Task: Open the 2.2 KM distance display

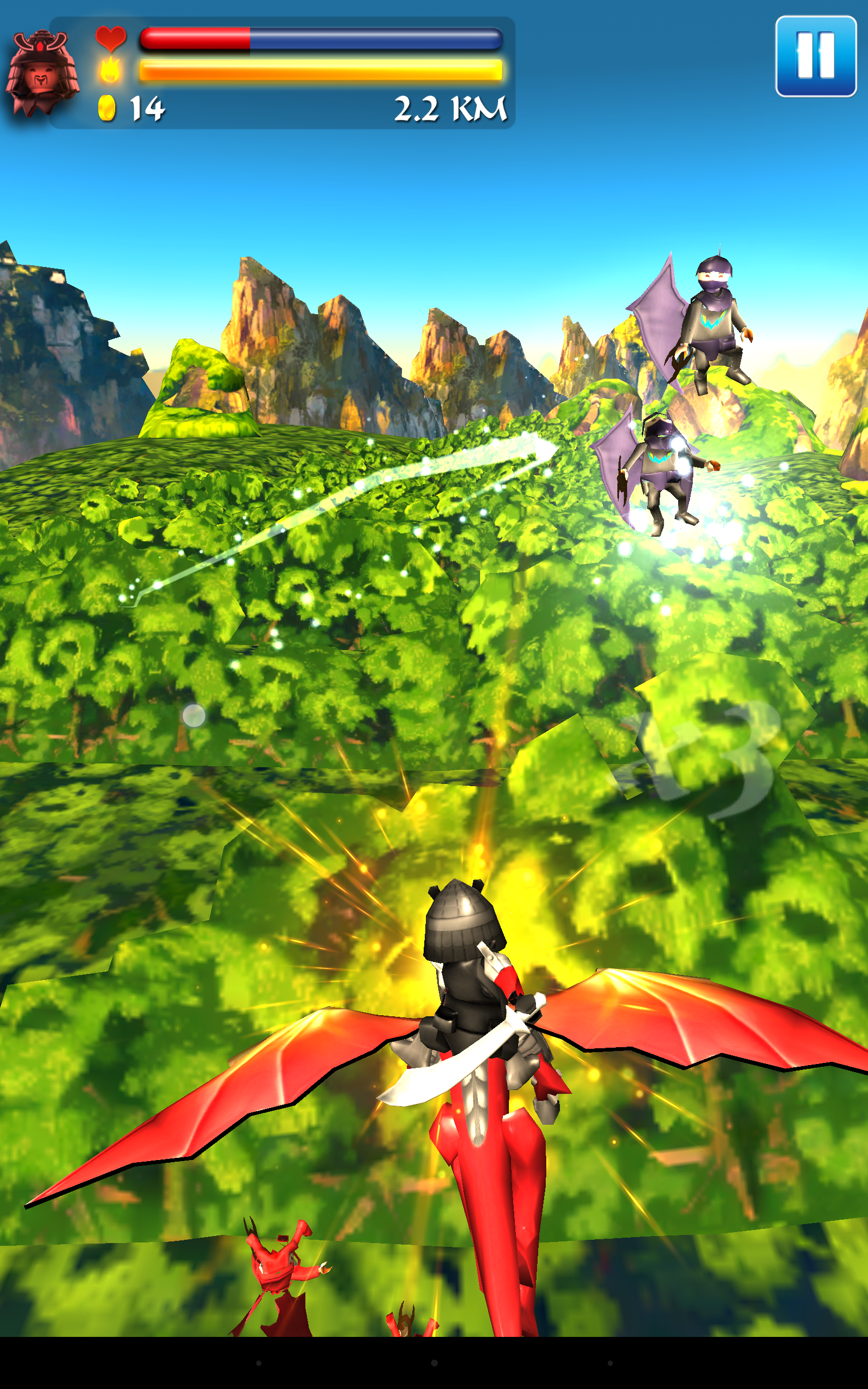Action: coord(451,108)
